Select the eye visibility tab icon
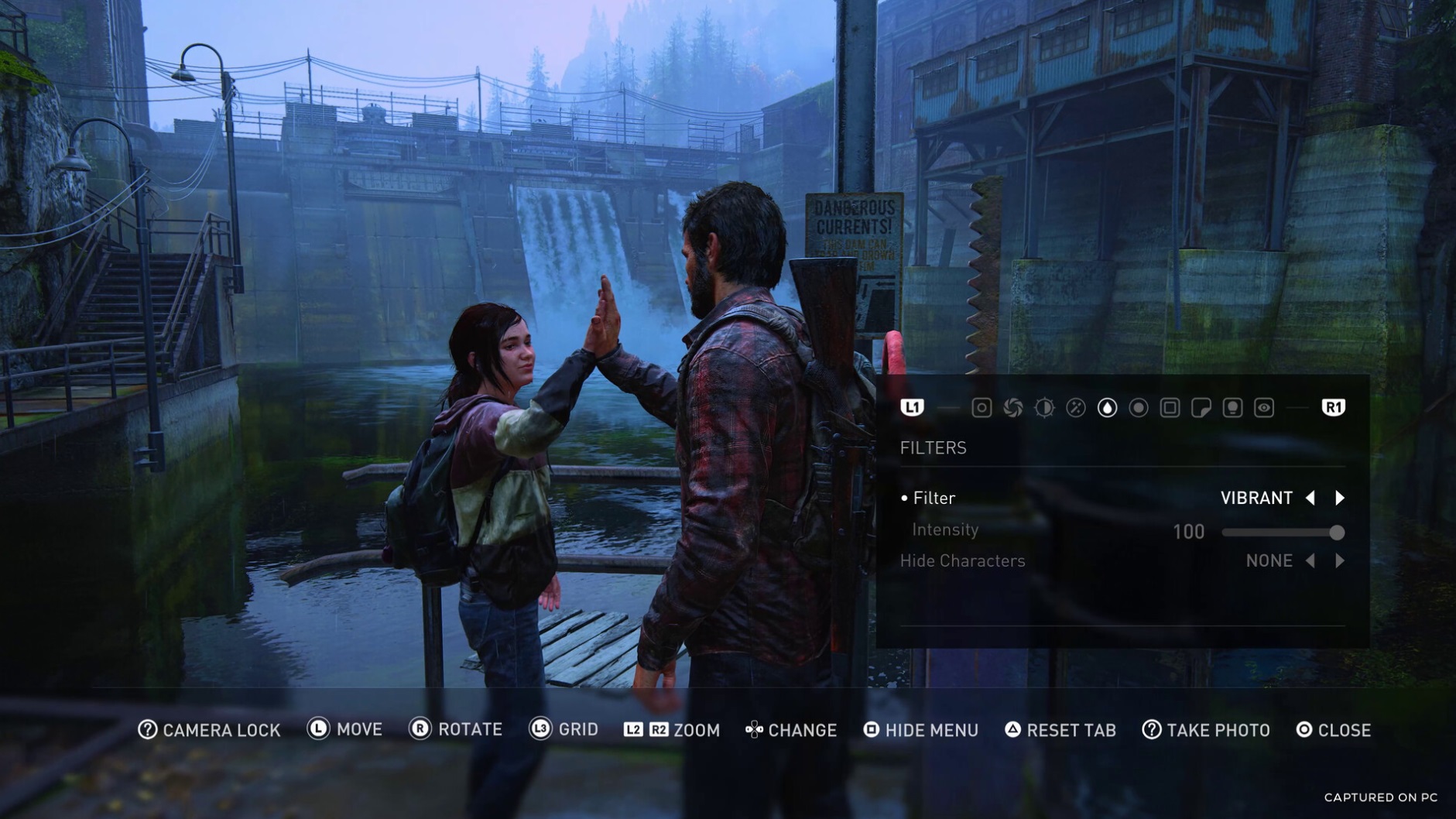 point(1262,408)
